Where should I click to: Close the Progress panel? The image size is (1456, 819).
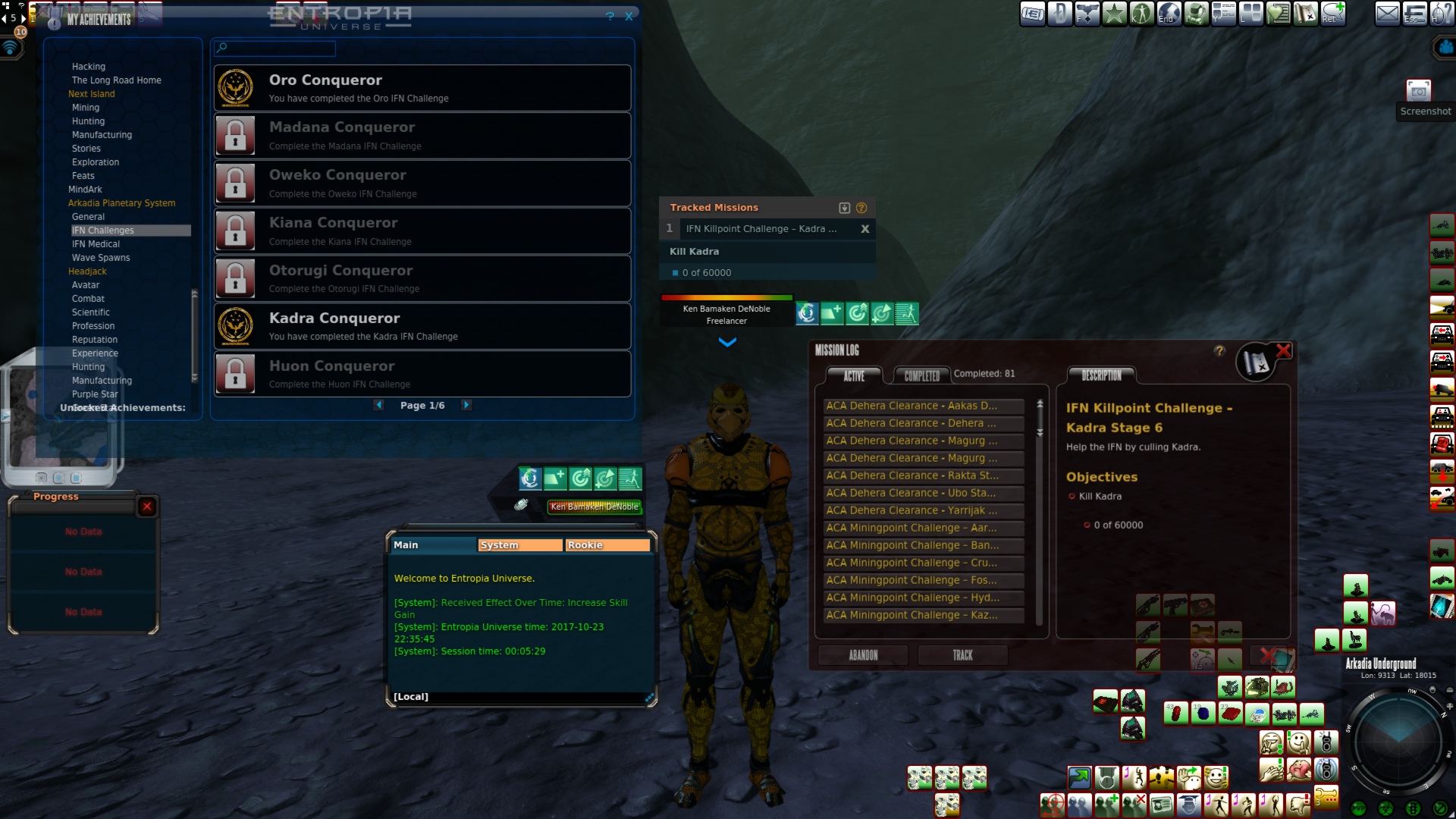click(x=147, y=507)
